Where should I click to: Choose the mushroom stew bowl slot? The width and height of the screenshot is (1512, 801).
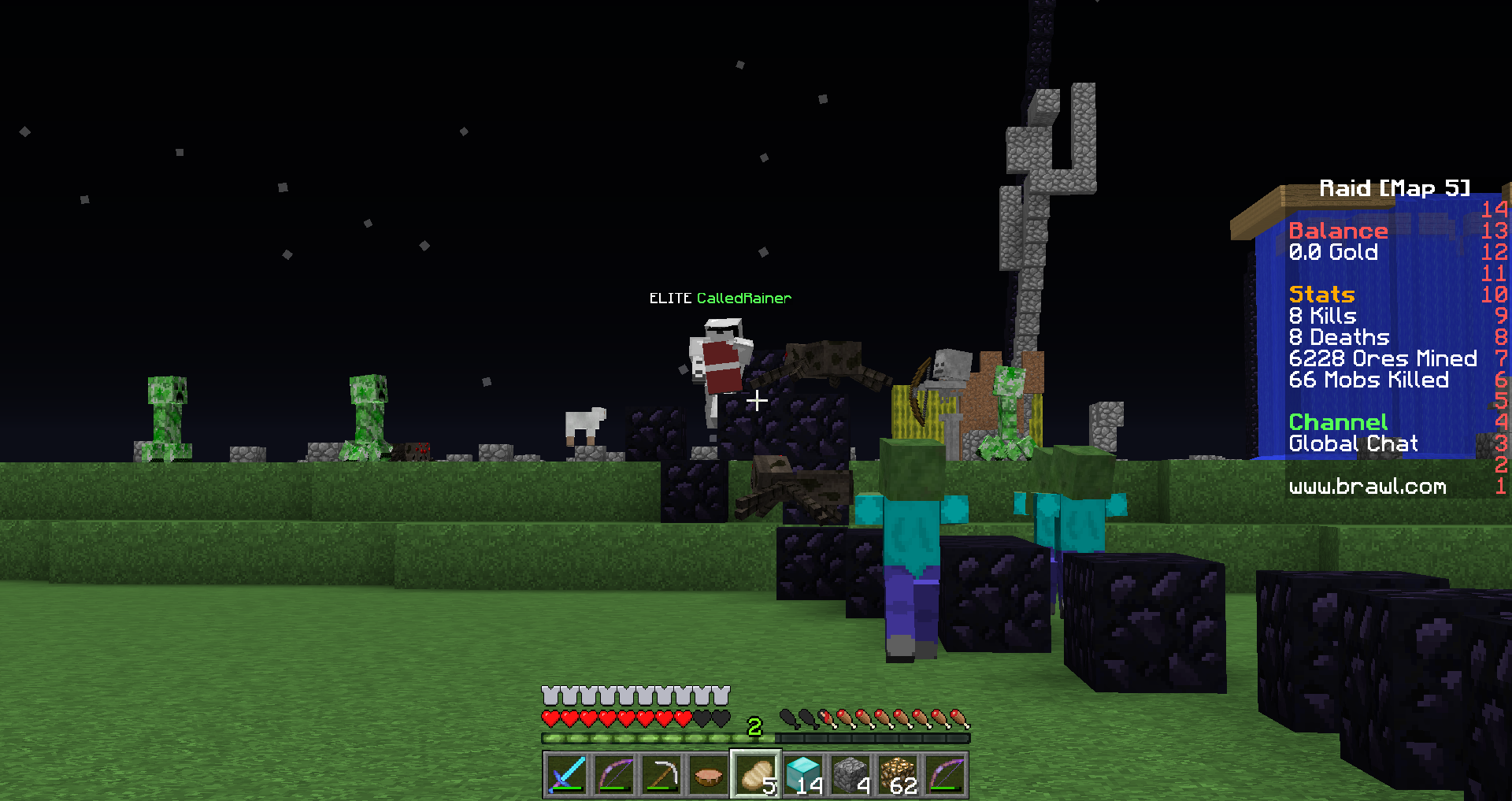[709, 775]
